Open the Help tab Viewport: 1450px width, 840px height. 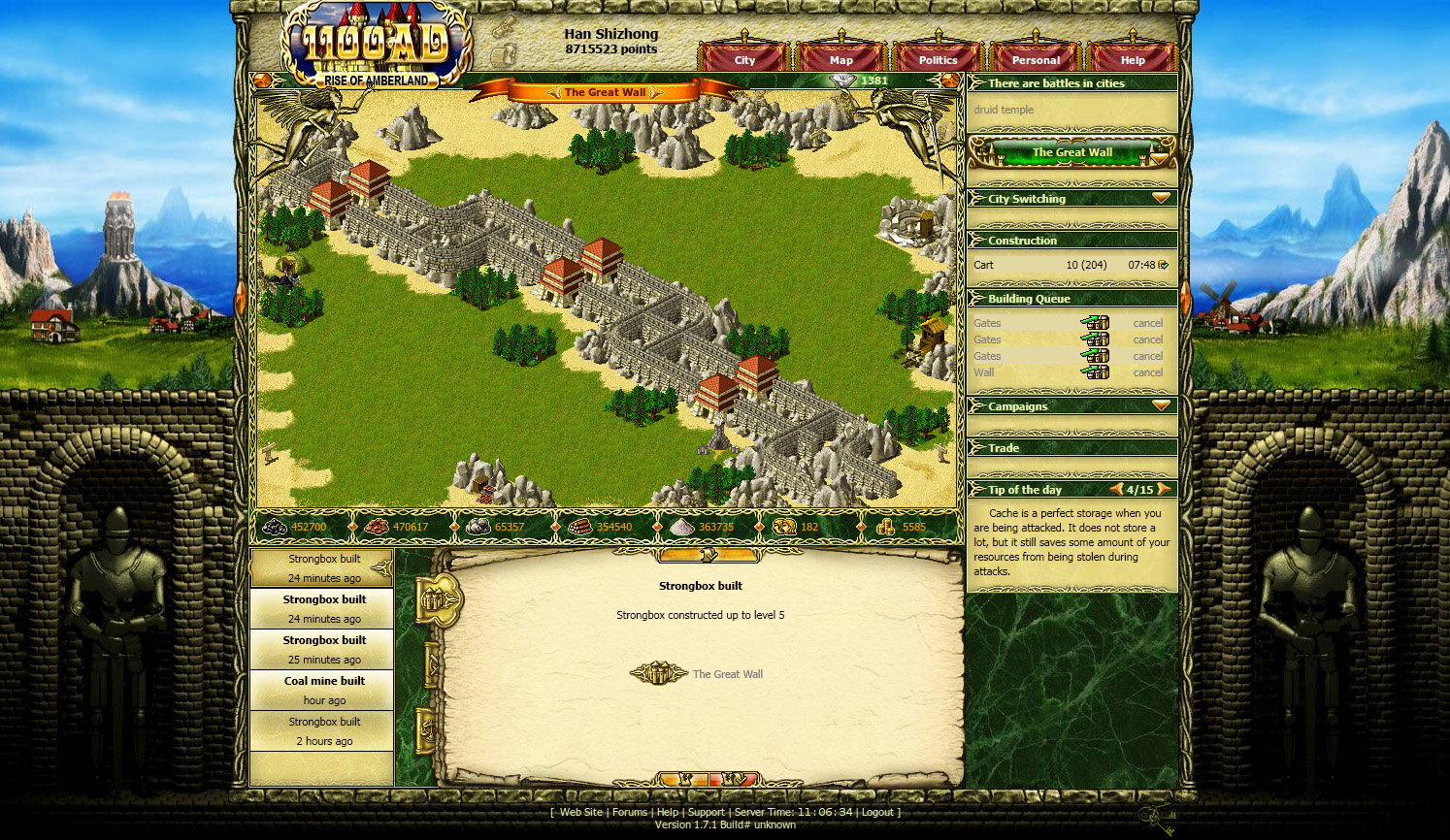(1133, 60)
